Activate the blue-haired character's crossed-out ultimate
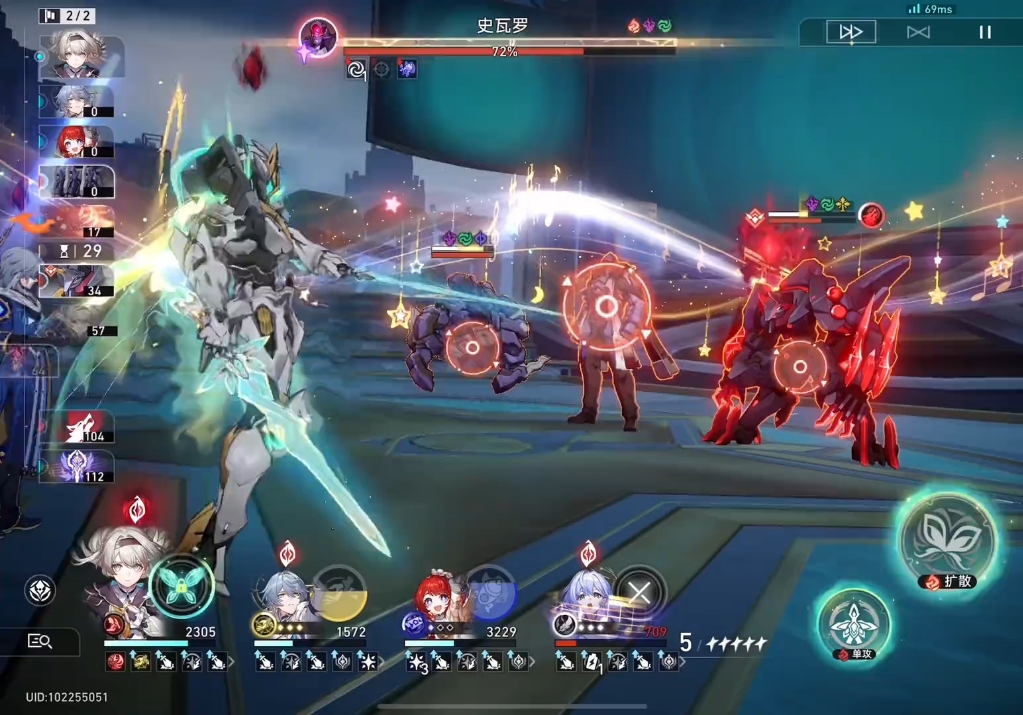Screen dimensions: 1023x715 click(x=639, y=594)
